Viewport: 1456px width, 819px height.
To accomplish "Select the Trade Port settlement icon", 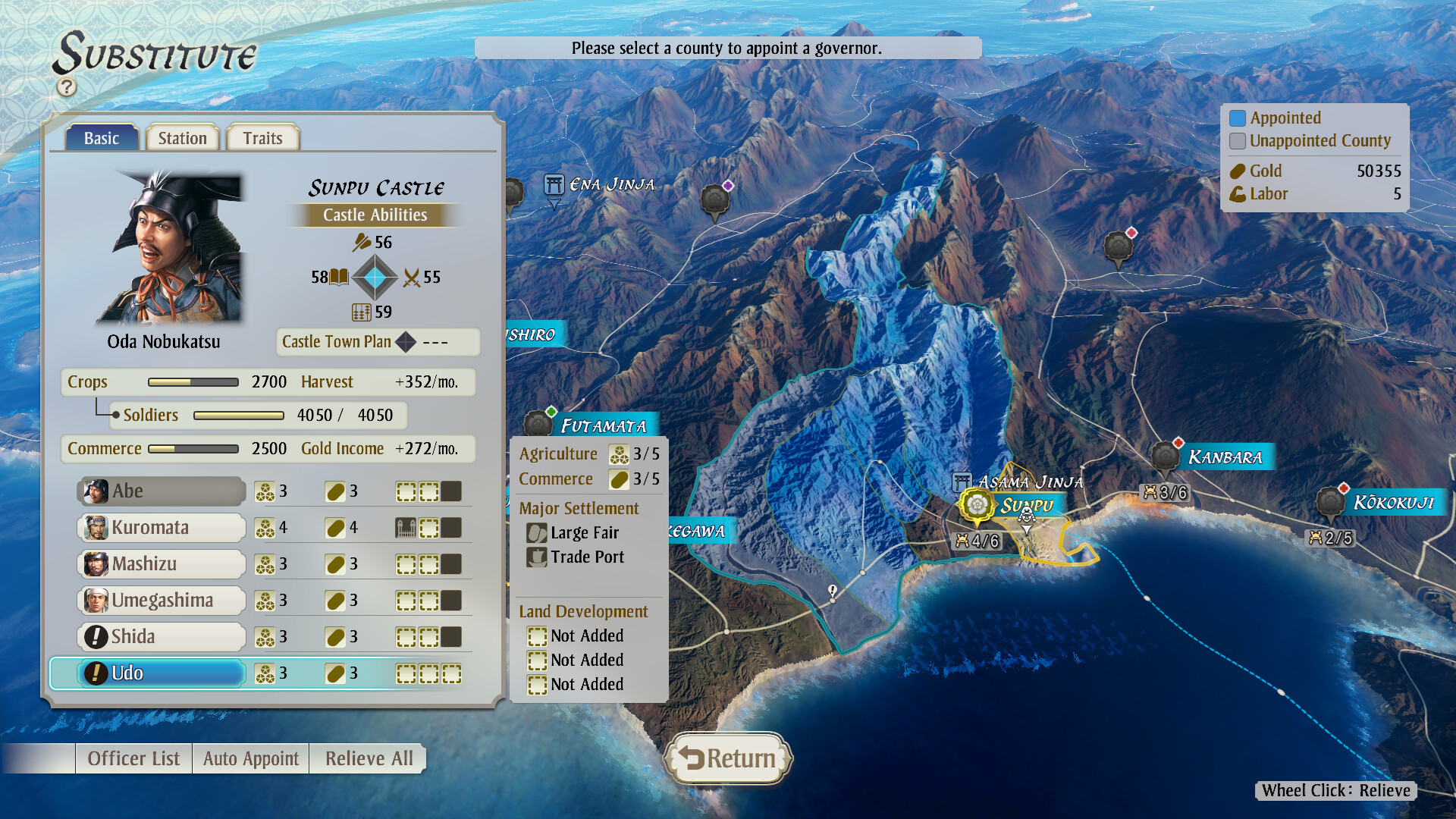I will pos(538,557).
